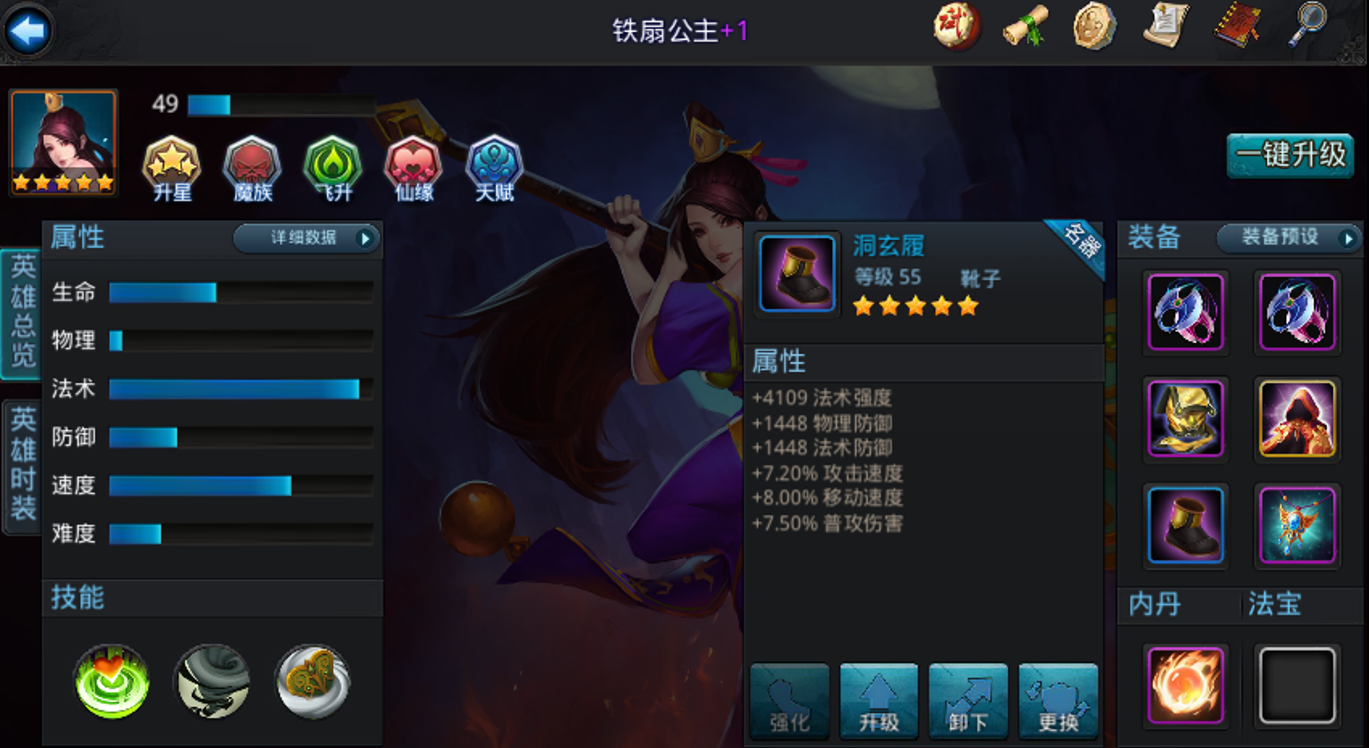Select the boots equipment slot icon
The height and width of the screenshot is (748, 1369).
coord(1186,525)
